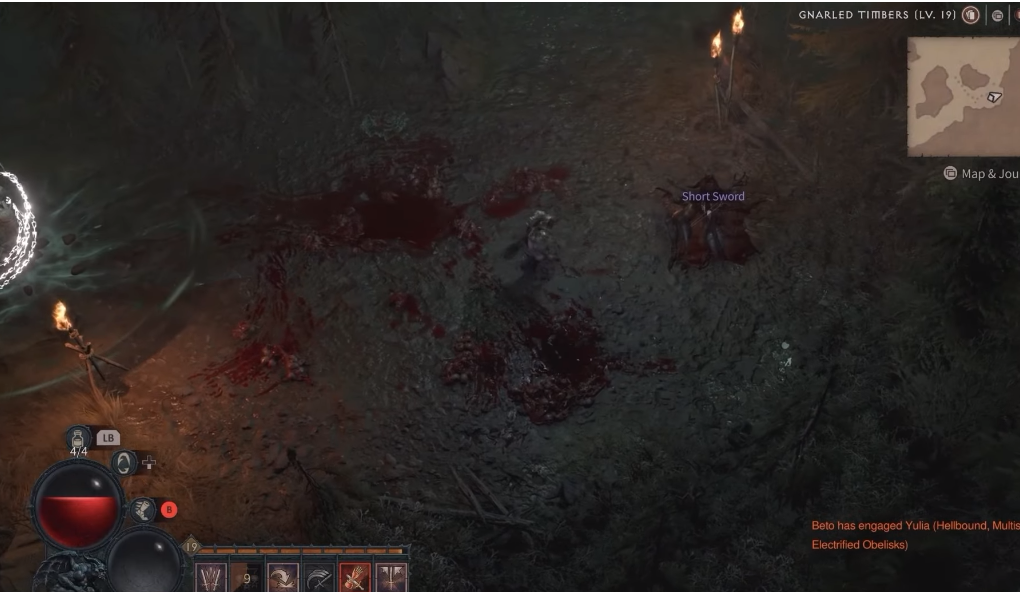Activate the boot evade icon

[143, 510]
